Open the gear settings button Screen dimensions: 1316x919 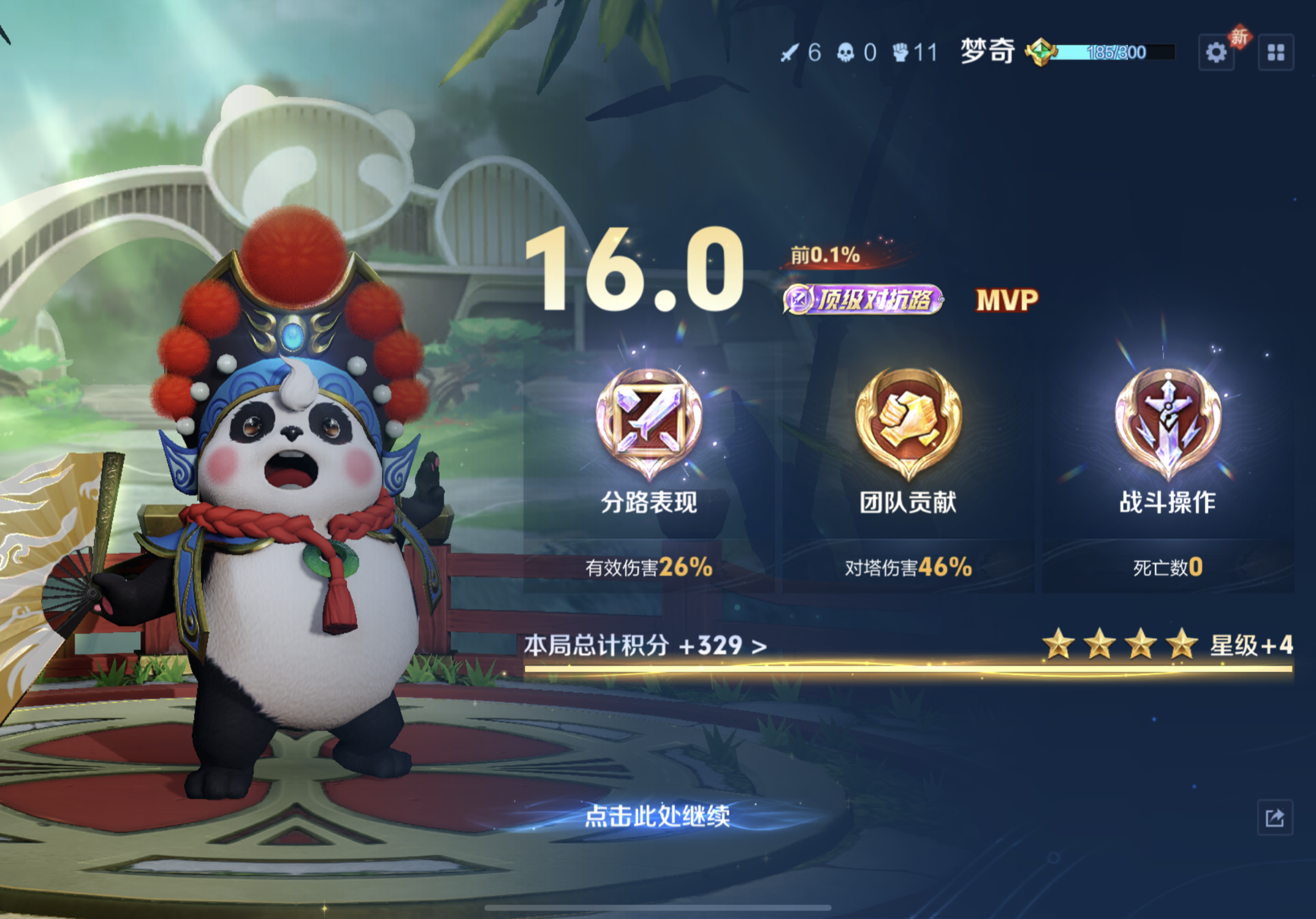point(1216,53)
